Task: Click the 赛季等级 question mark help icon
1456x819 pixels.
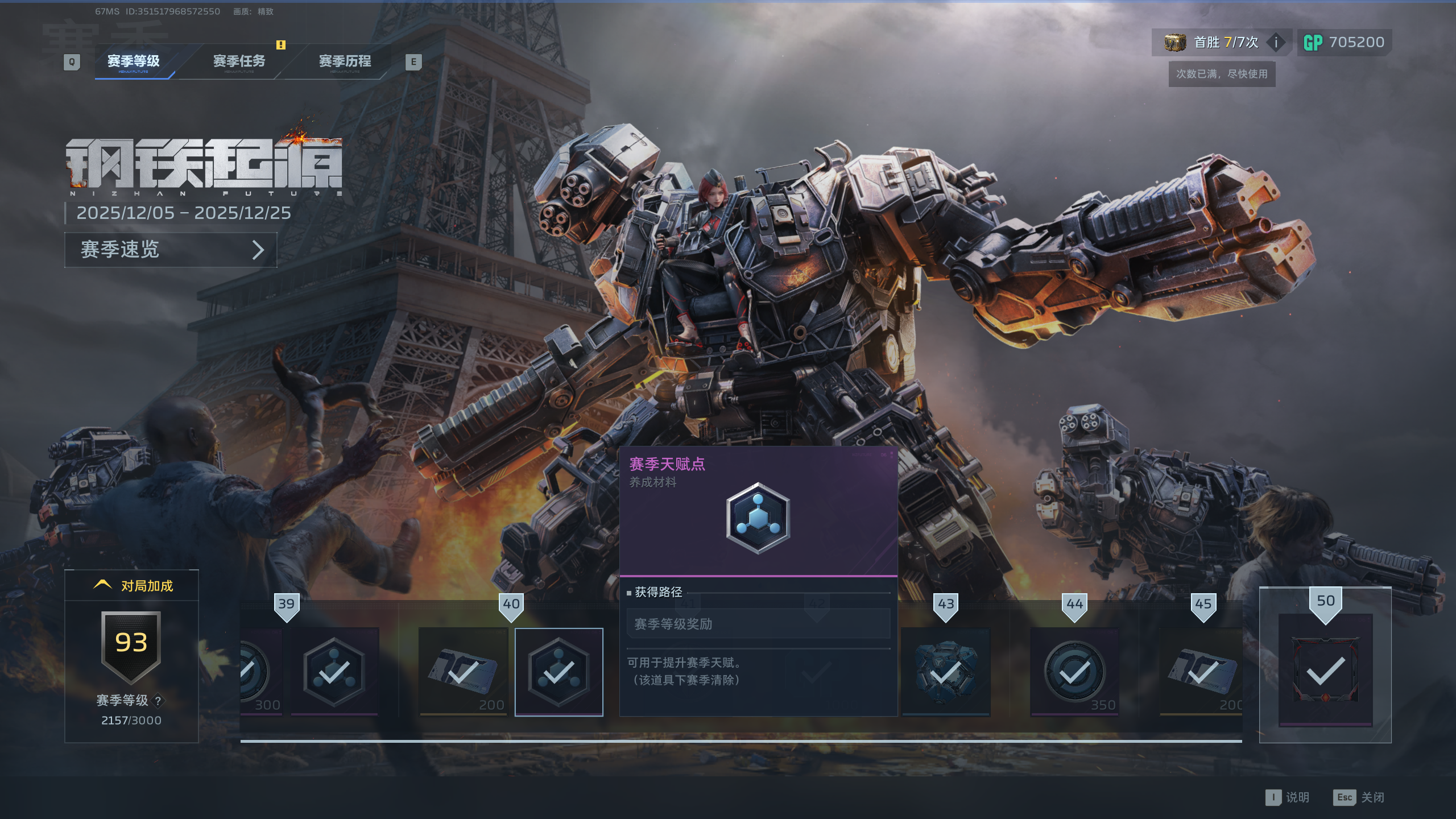Action: pos(158,701)
